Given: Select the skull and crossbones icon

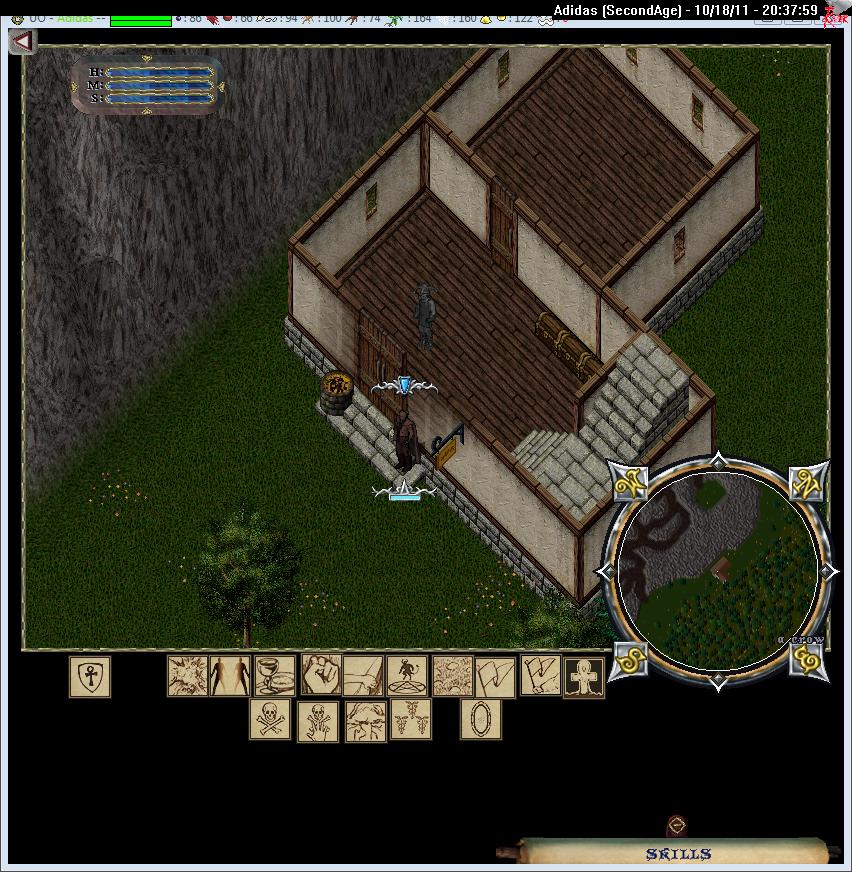Looking at the screenshot, I should pyautogui.click(x=269, y=720).
